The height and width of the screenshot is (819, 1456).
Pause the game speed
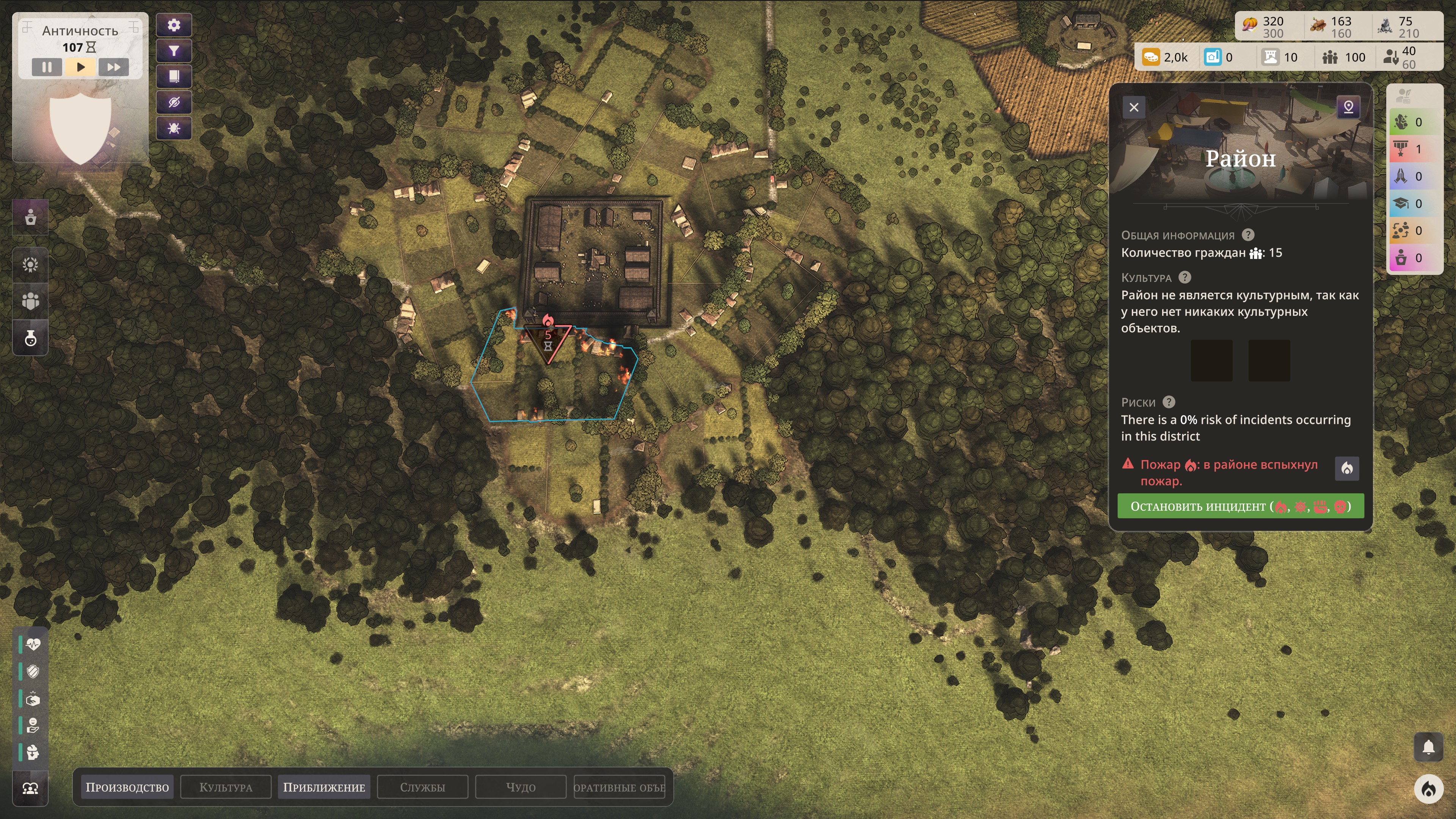click(47, 67)
